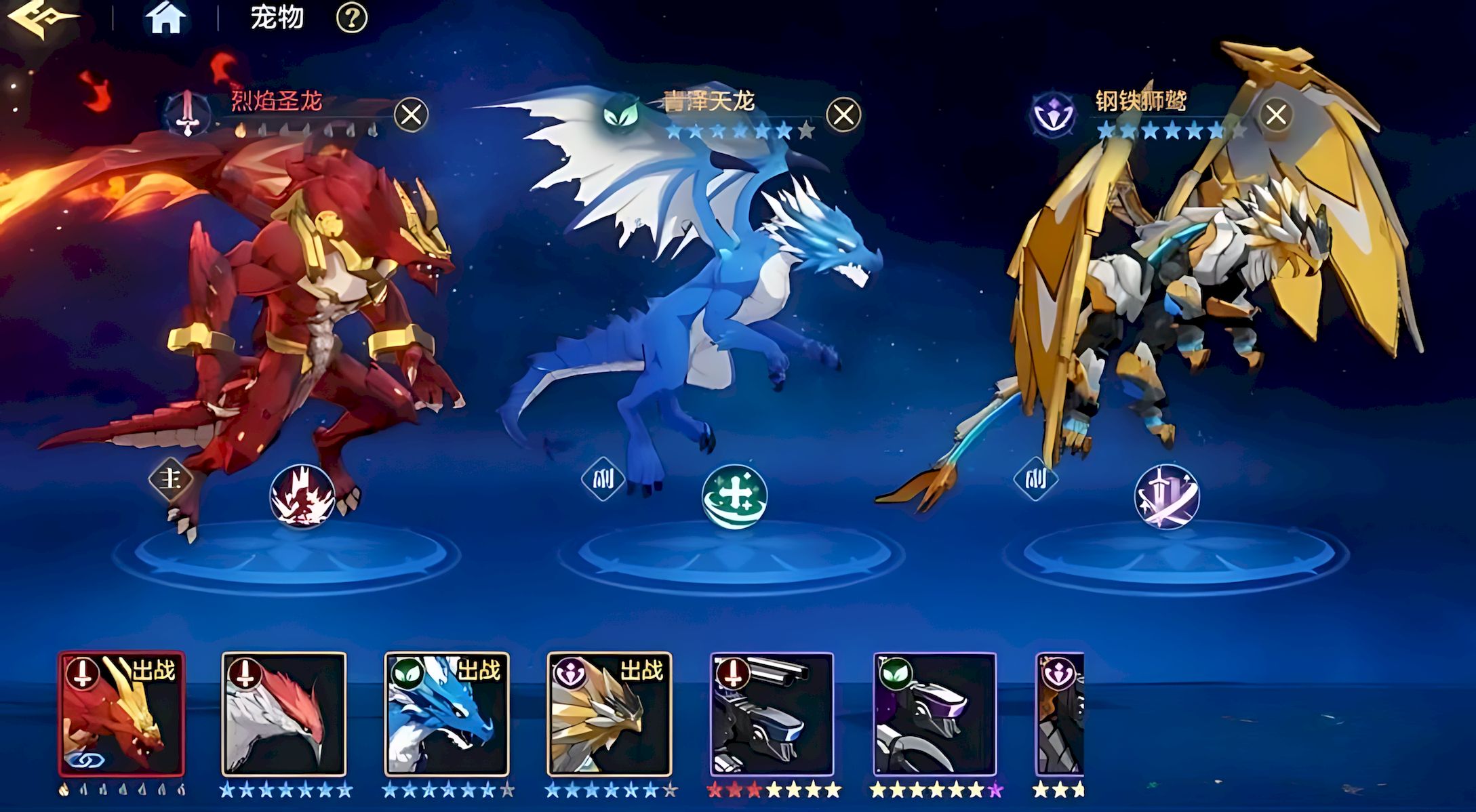Choose the golden griffin pet card
Viewport: 1476px width, 812px height.
click(610, 714)
